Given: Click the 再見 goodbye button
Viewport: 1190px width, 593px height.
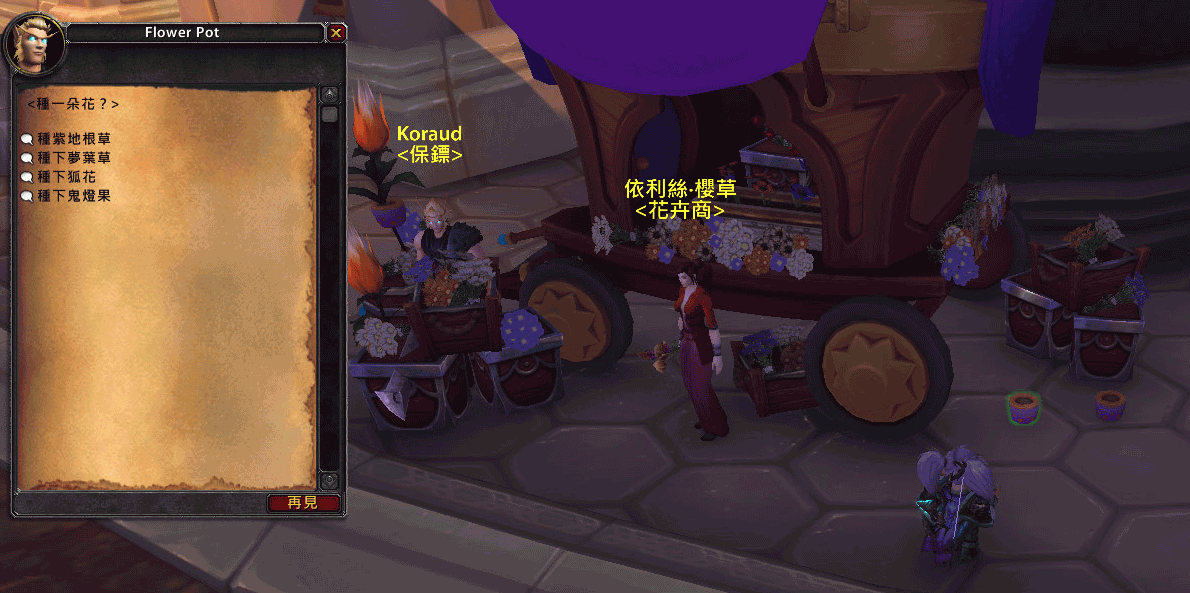Looking at the screenshot, I should coord(303,503).
